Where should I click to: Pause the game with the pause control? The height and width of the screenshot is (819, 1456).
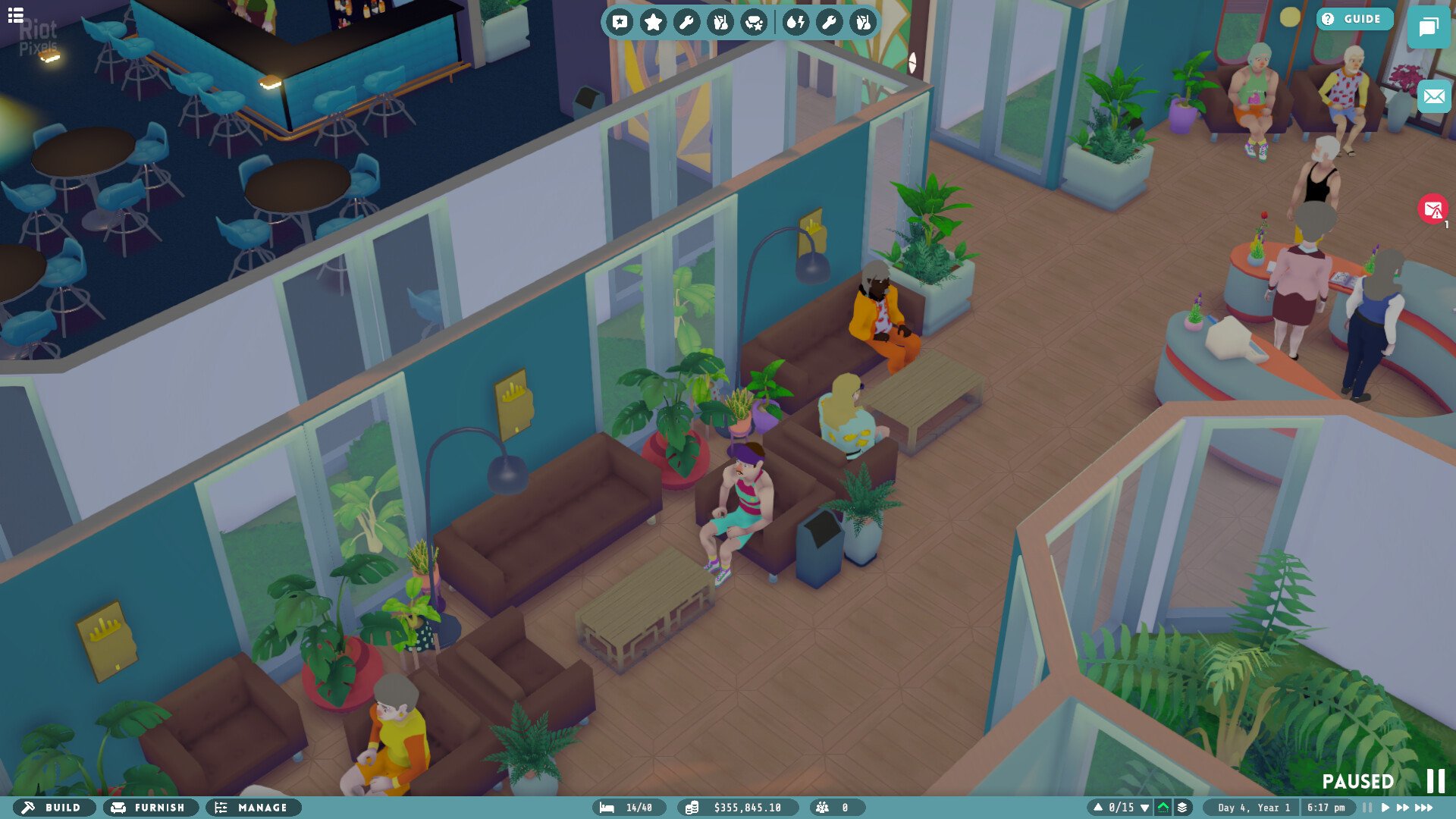(1367, 808)
